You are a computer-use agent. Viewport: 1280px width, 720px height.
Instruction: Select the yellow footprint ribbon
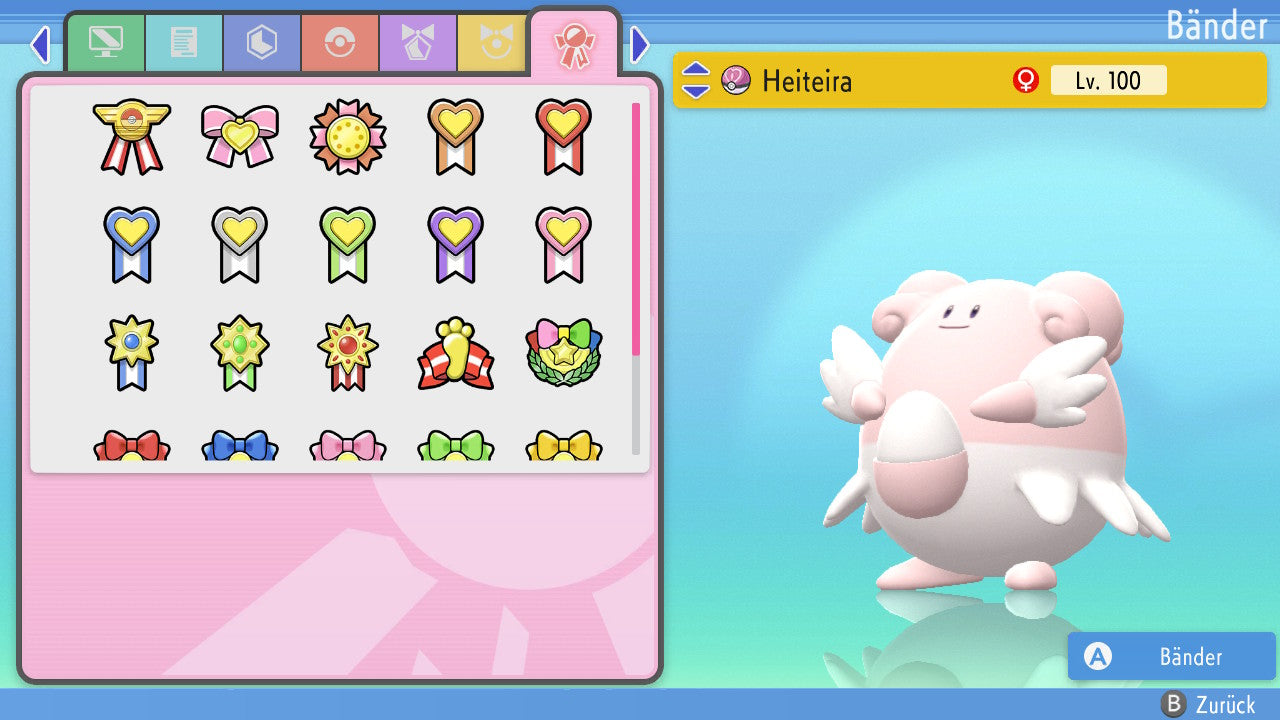pos(456,352)
